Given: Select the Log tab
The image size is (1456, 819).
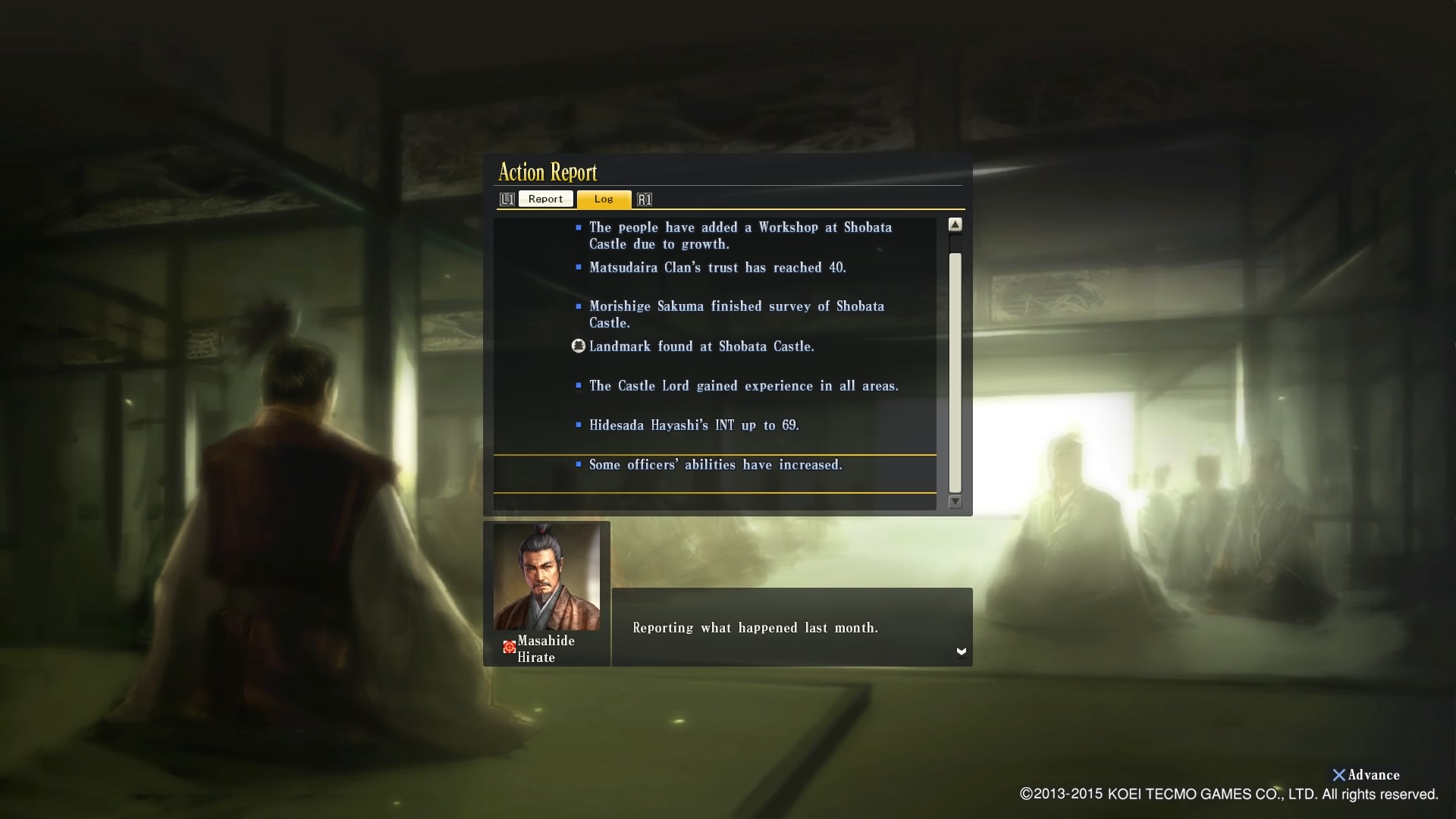Looking at the screenshot, I should pyautogui.click(x=604, y=199).
